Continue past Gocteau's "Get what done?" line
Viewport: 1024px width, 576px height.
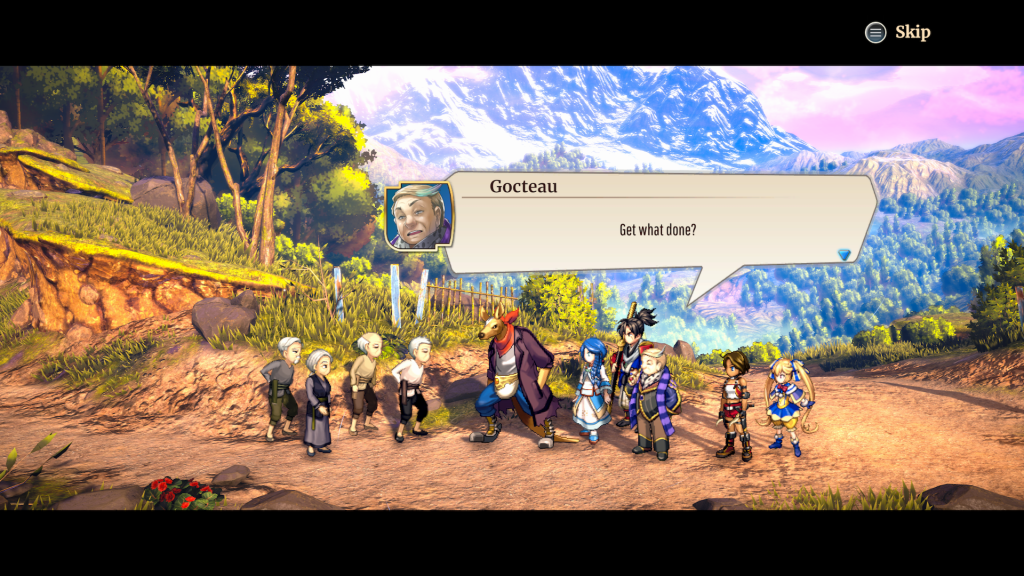click(657, 230)
